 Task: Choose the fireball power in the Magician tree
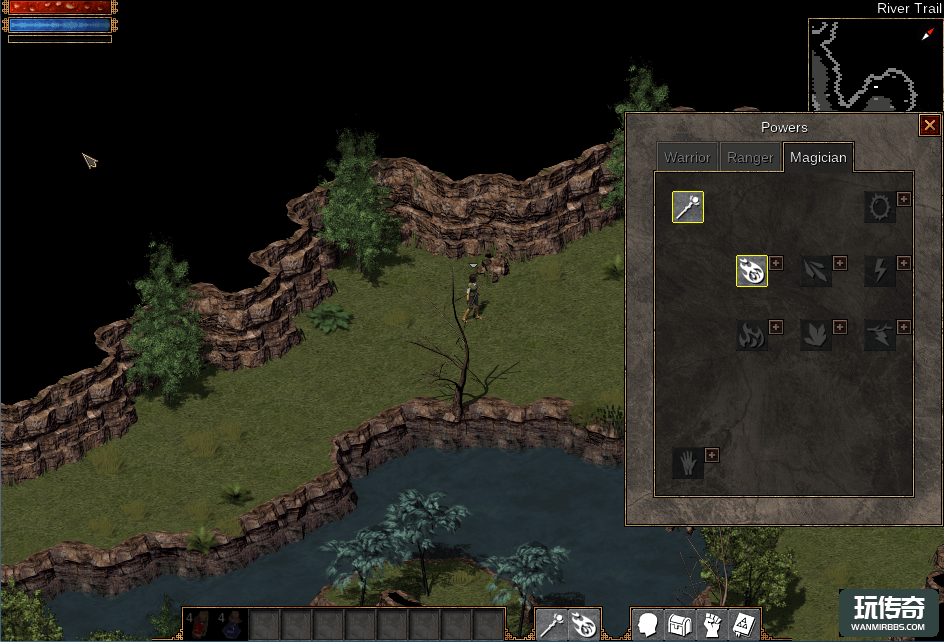[752, 271]
